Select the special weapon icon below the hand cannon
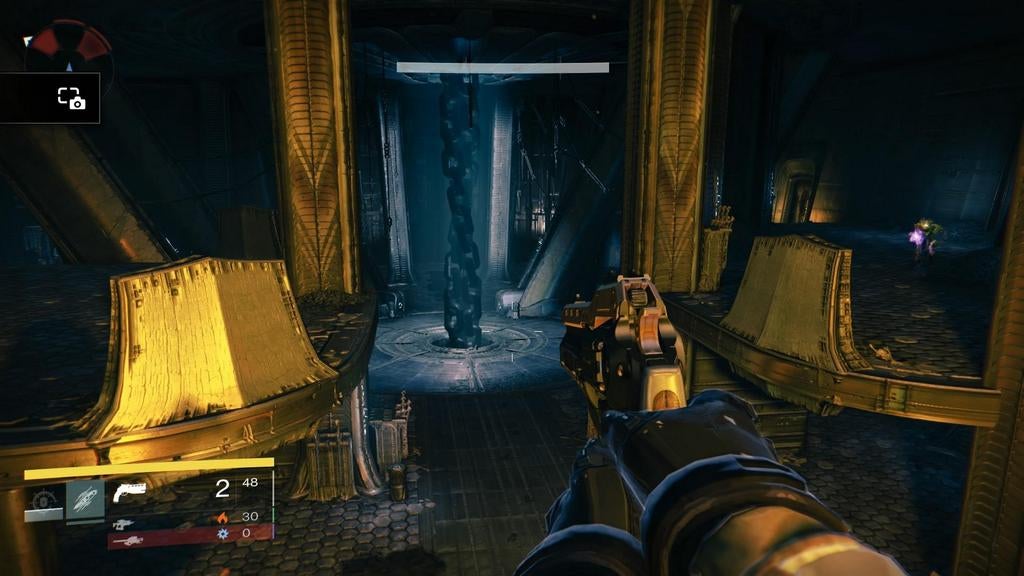Screen dimensions: 1024x576 pyautogui.click(x=124, y=523)
